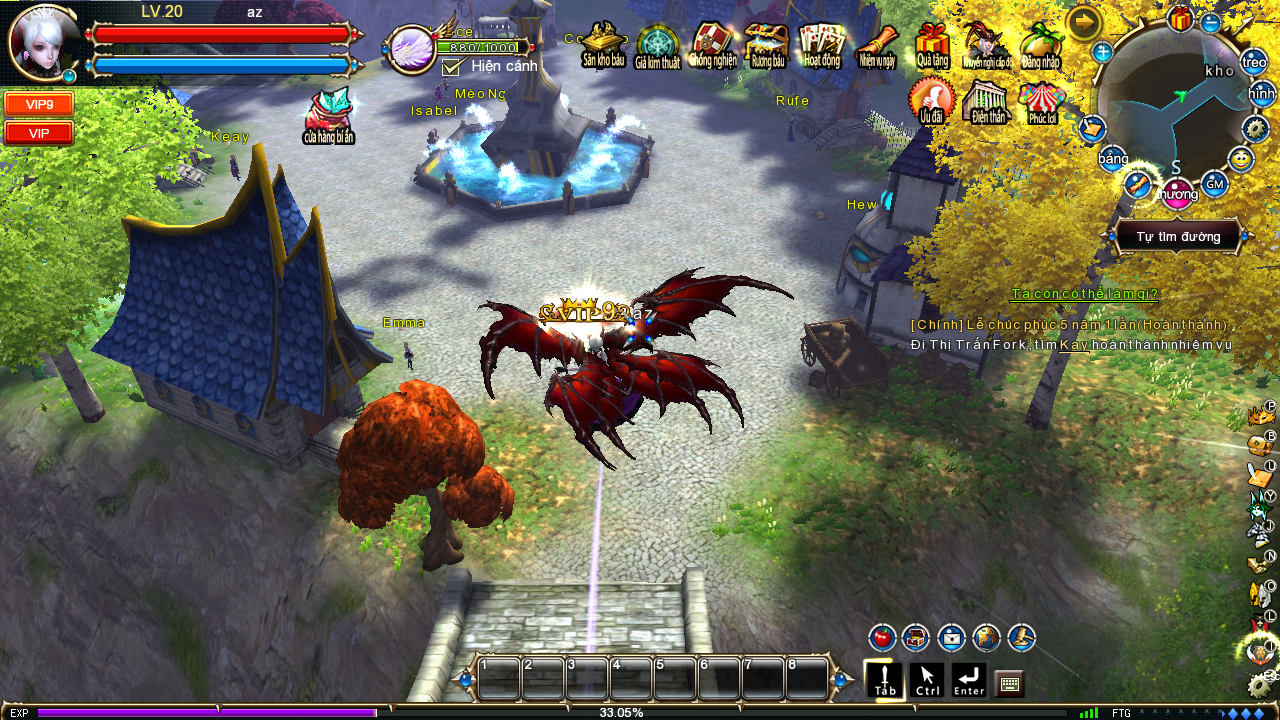Open Giả kim thuật alchemy icon
Image resolution: width=1280 pixels, height=720 pixels.
pos(657,46)
